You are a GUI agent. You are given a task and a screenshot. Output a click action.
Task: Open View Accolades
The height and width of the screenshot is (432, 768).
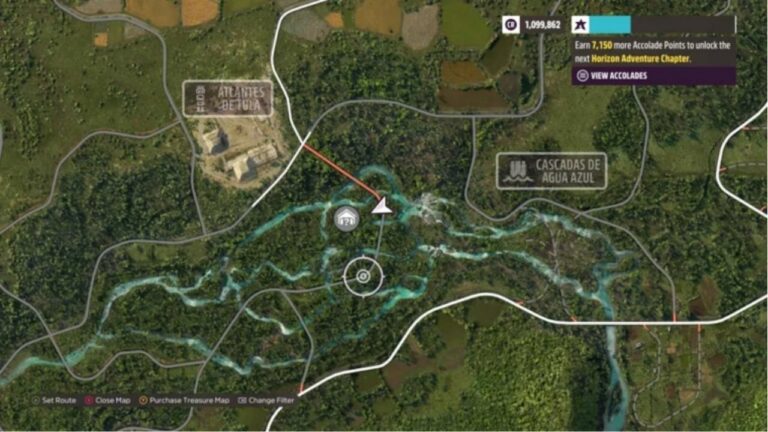click(x=612, y=75)
